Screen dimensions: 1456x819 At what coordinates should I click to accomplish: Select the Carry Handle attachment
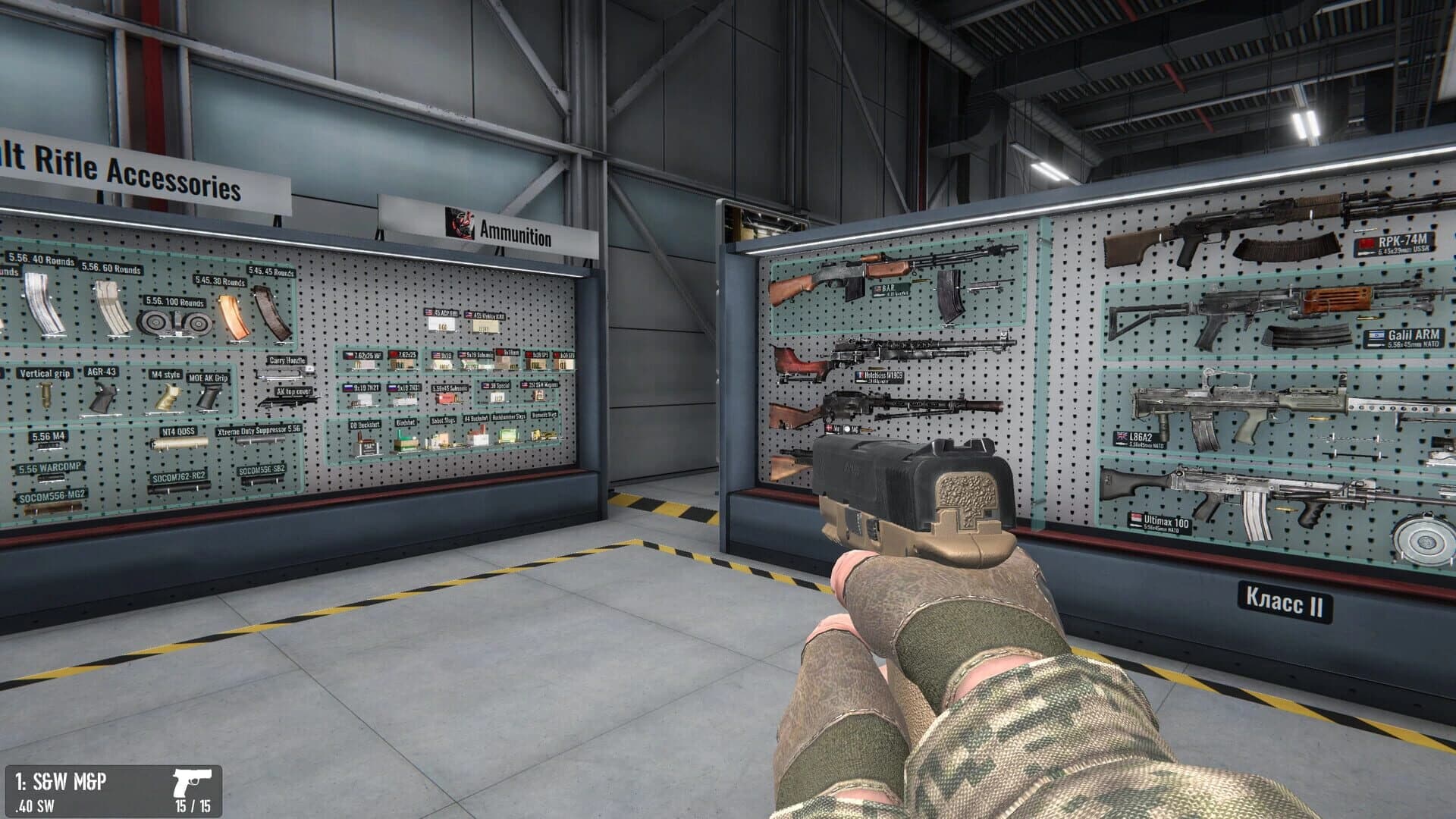[x=285, y=375]
